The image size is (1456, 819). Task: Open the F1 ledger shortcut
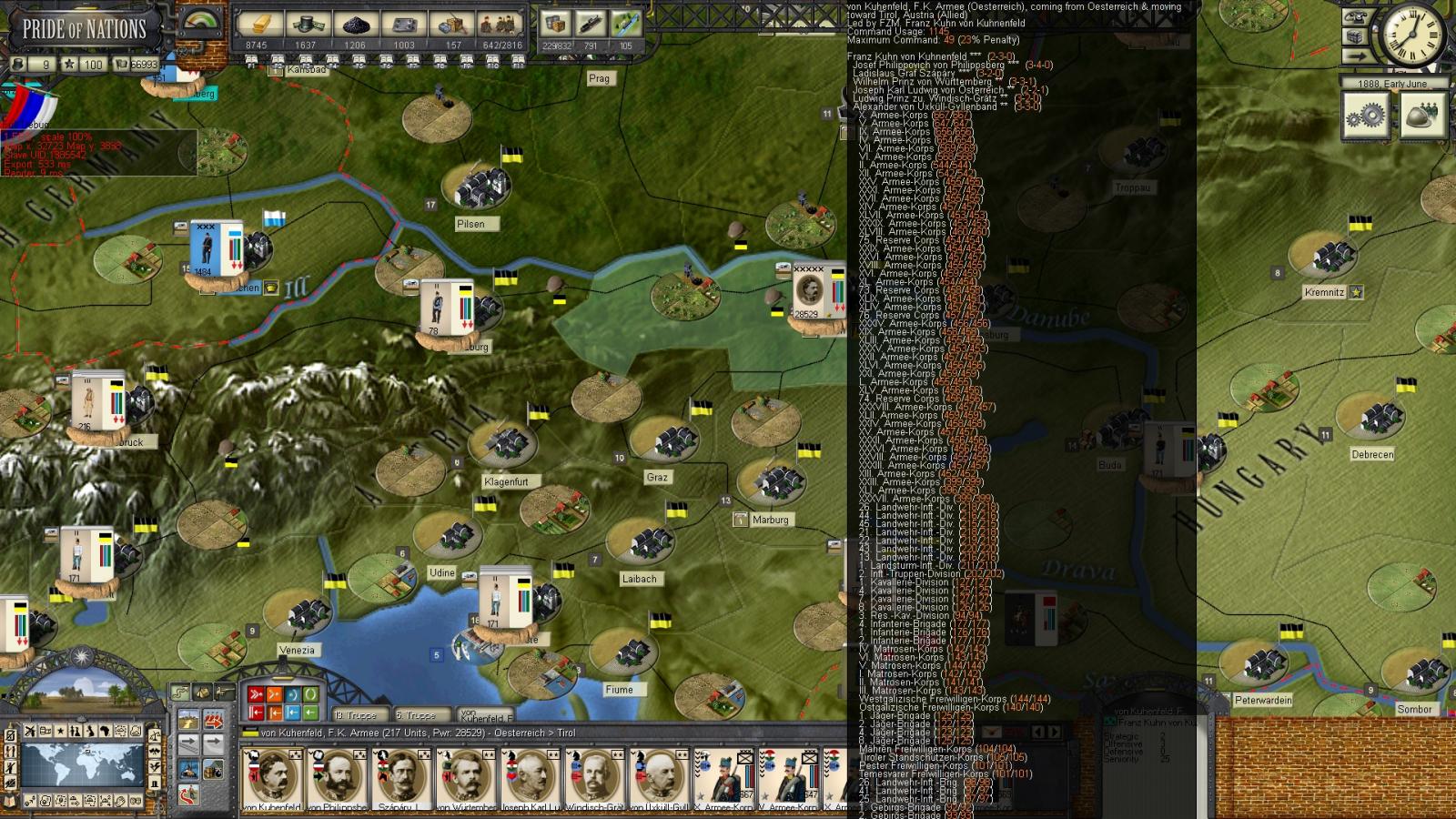tap(251, 63)
